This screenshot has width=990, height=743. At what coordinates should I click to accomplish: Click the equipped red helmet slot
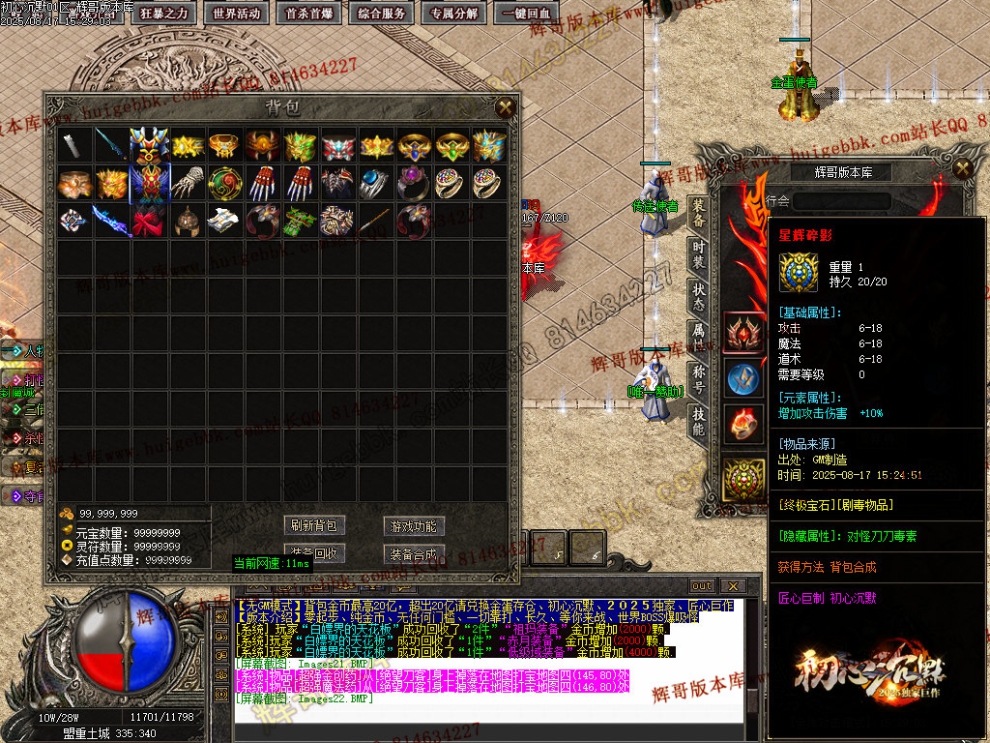(744, 333)
